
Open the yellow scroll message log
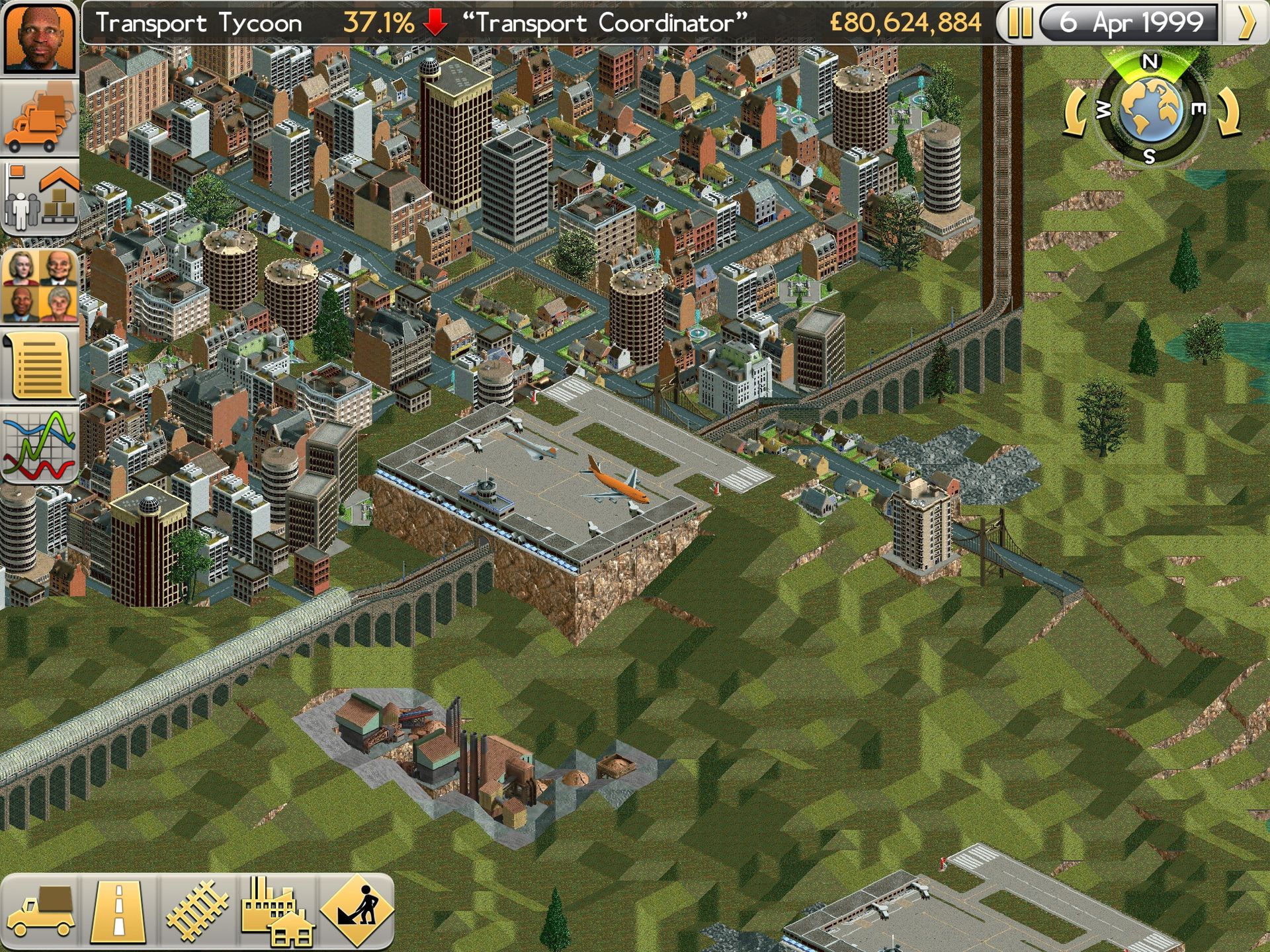(x=40, y=366)
